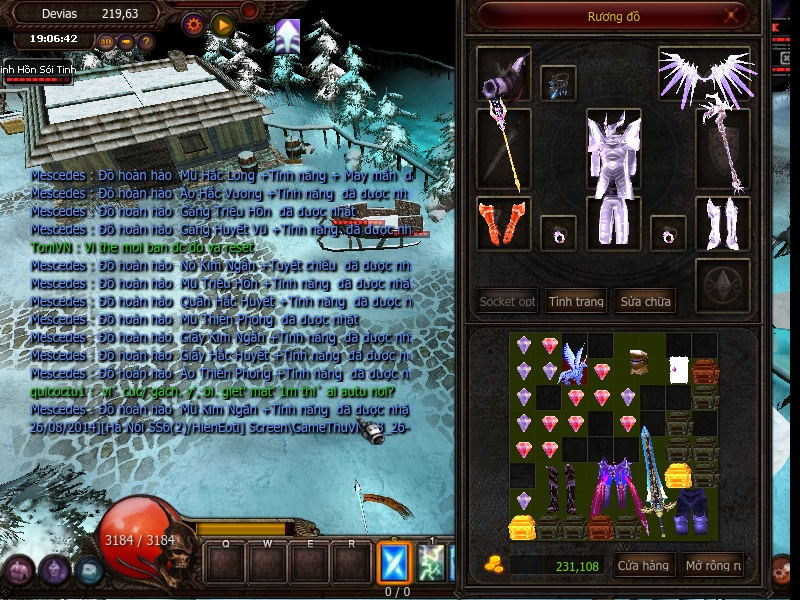The image size is (800, 600).
Task: Select the equipped orange gloves slot
Action: [x=503, y=224]
